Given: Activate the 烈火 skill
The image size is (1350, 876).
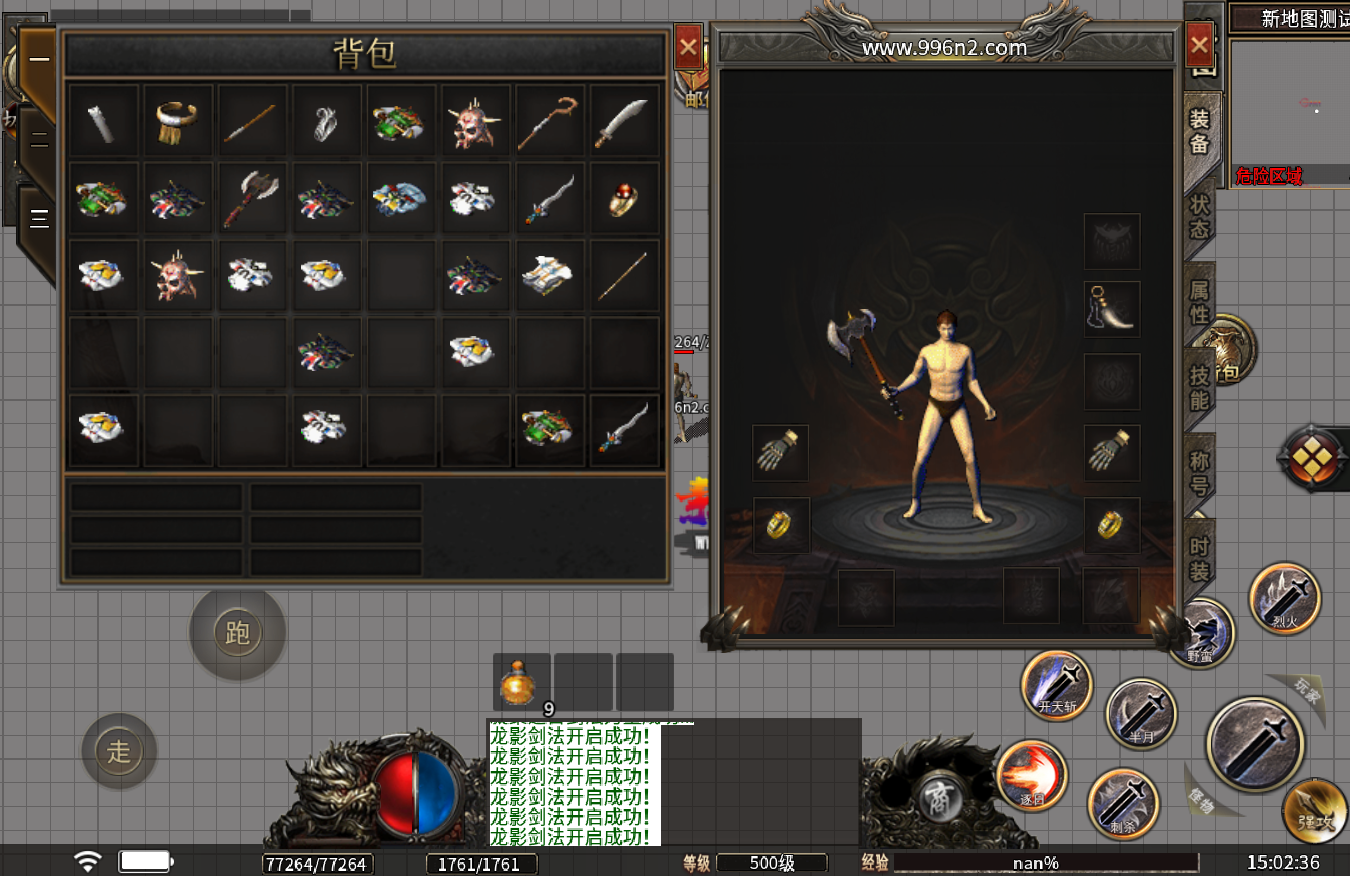Looking at the screenshot, I should click(x=1285, y=598).
